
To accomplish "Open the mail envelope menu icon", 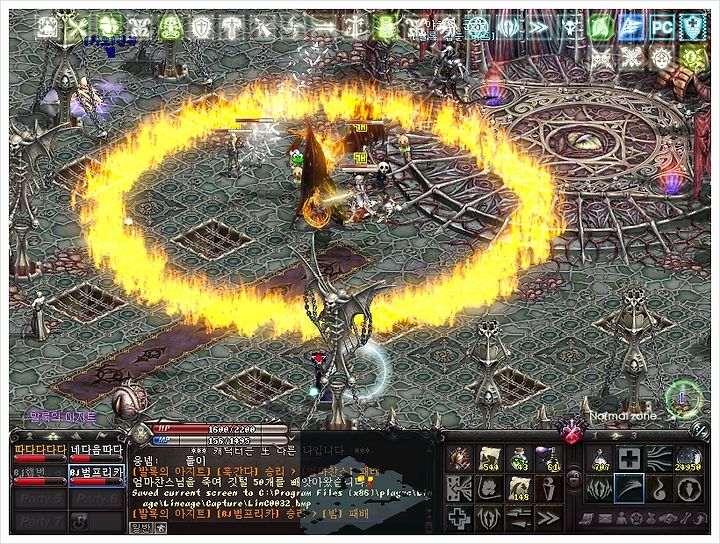I will [606, 519].
